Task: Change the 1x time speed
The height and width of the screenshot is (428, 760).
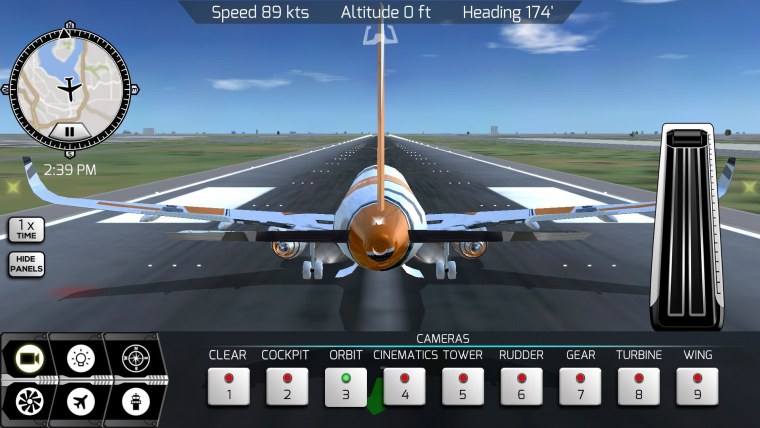Action: coord(26,229)
